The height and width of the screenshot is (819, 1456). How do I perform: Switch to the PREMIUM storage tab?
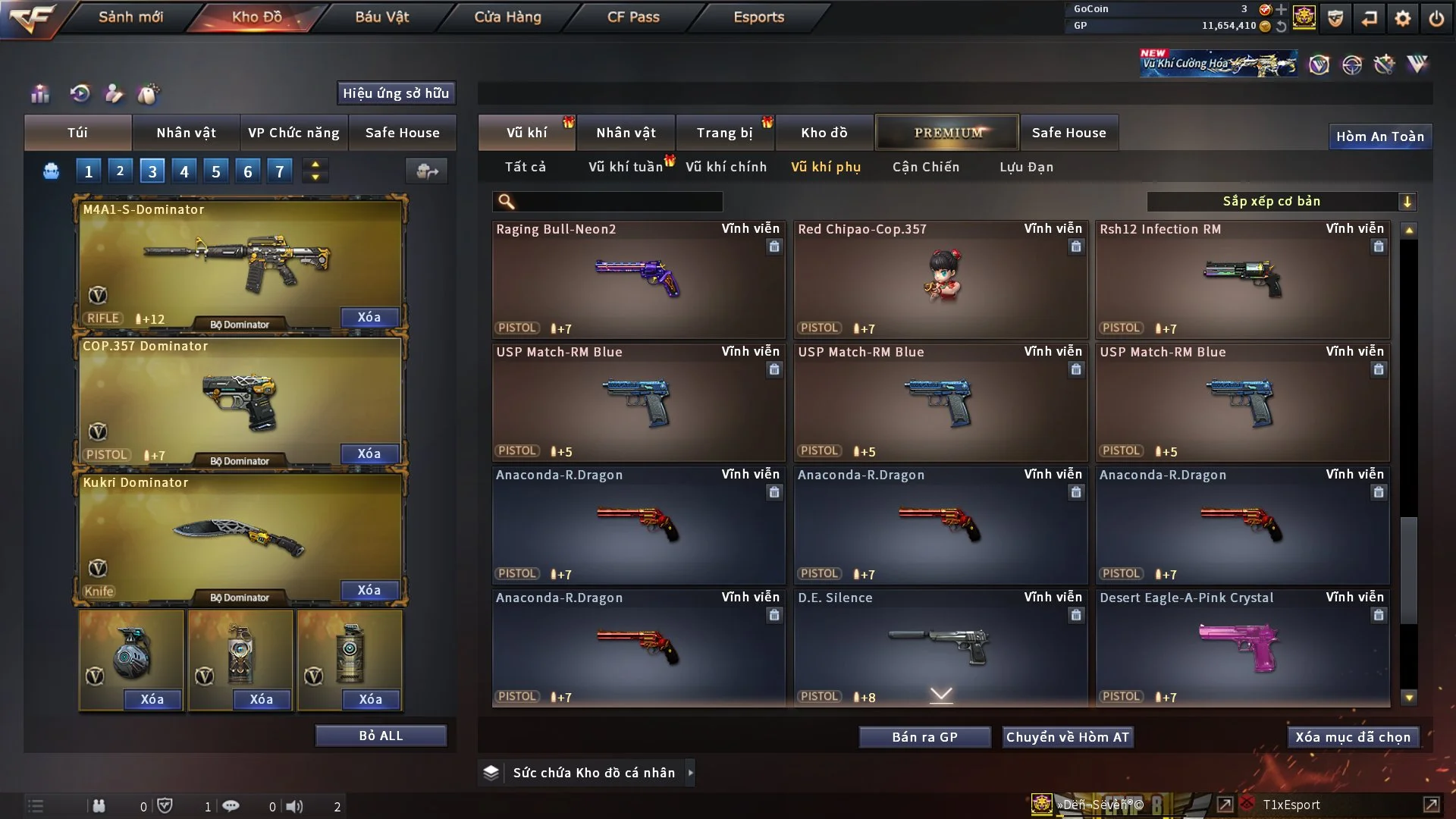pos(948,133)
